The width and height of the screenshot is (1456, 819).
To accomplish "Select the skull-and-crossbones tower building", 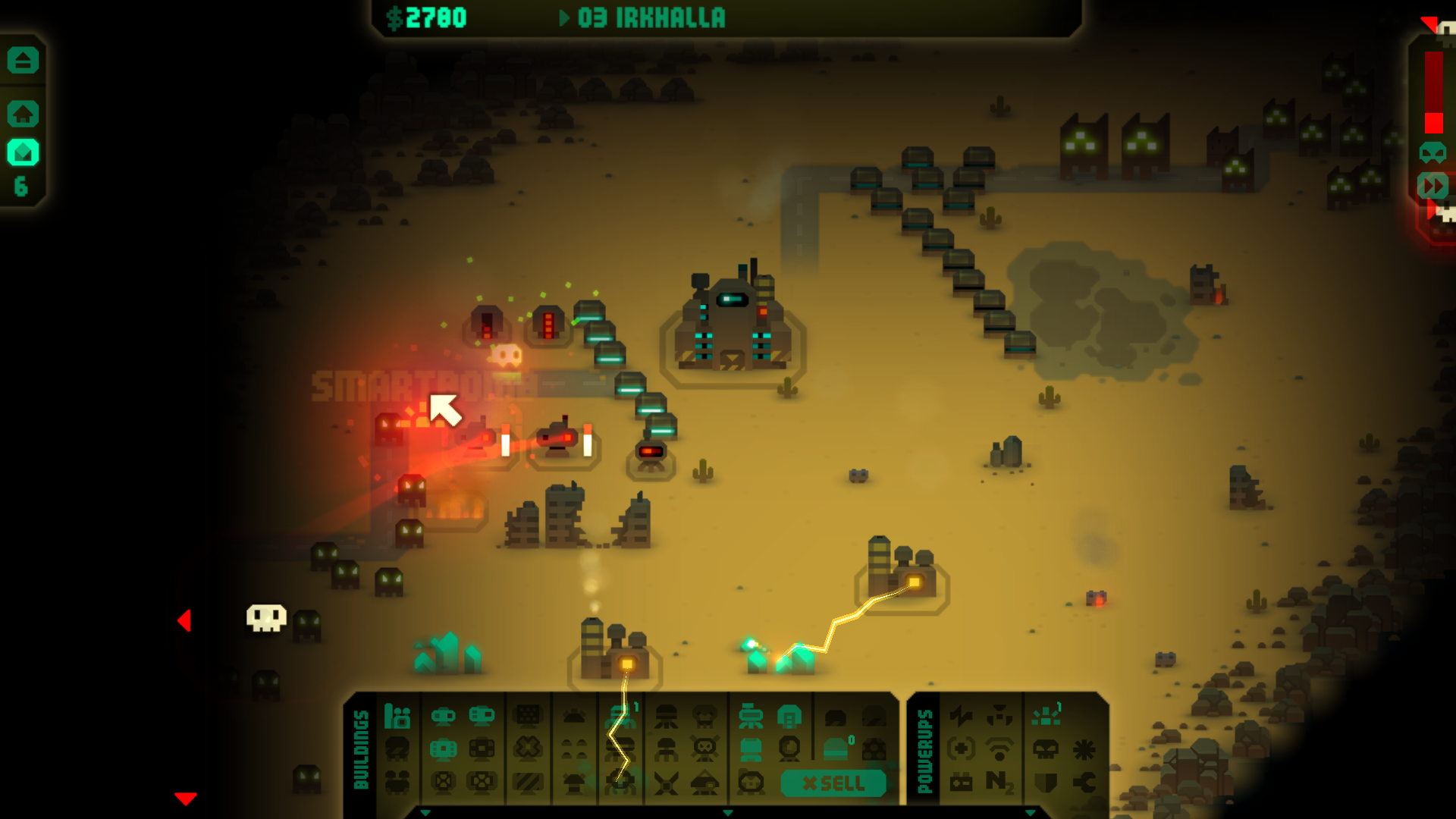I will click(704, 749).
